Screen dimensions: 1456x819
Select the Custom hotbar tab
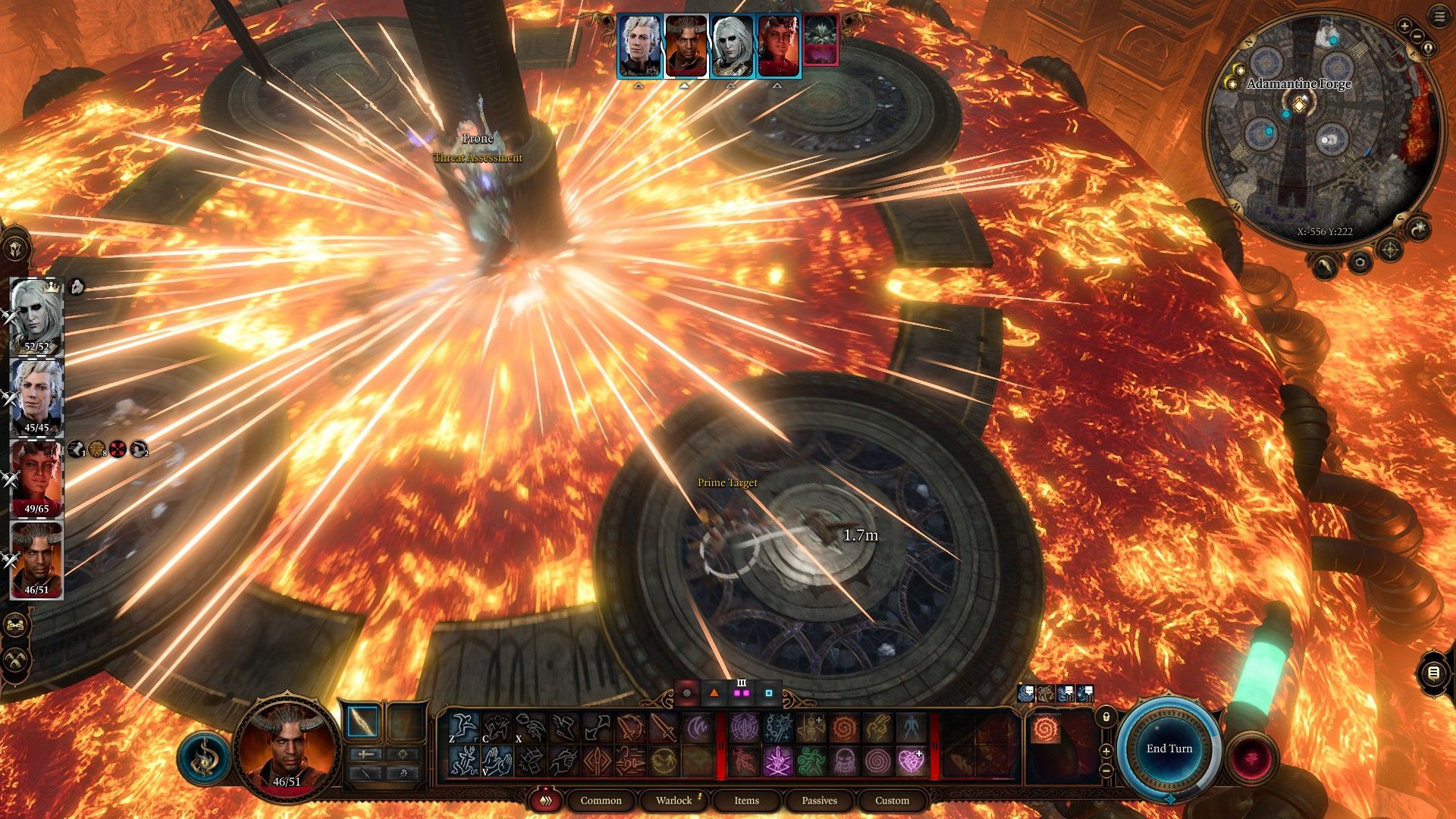[x=892, y=800]
